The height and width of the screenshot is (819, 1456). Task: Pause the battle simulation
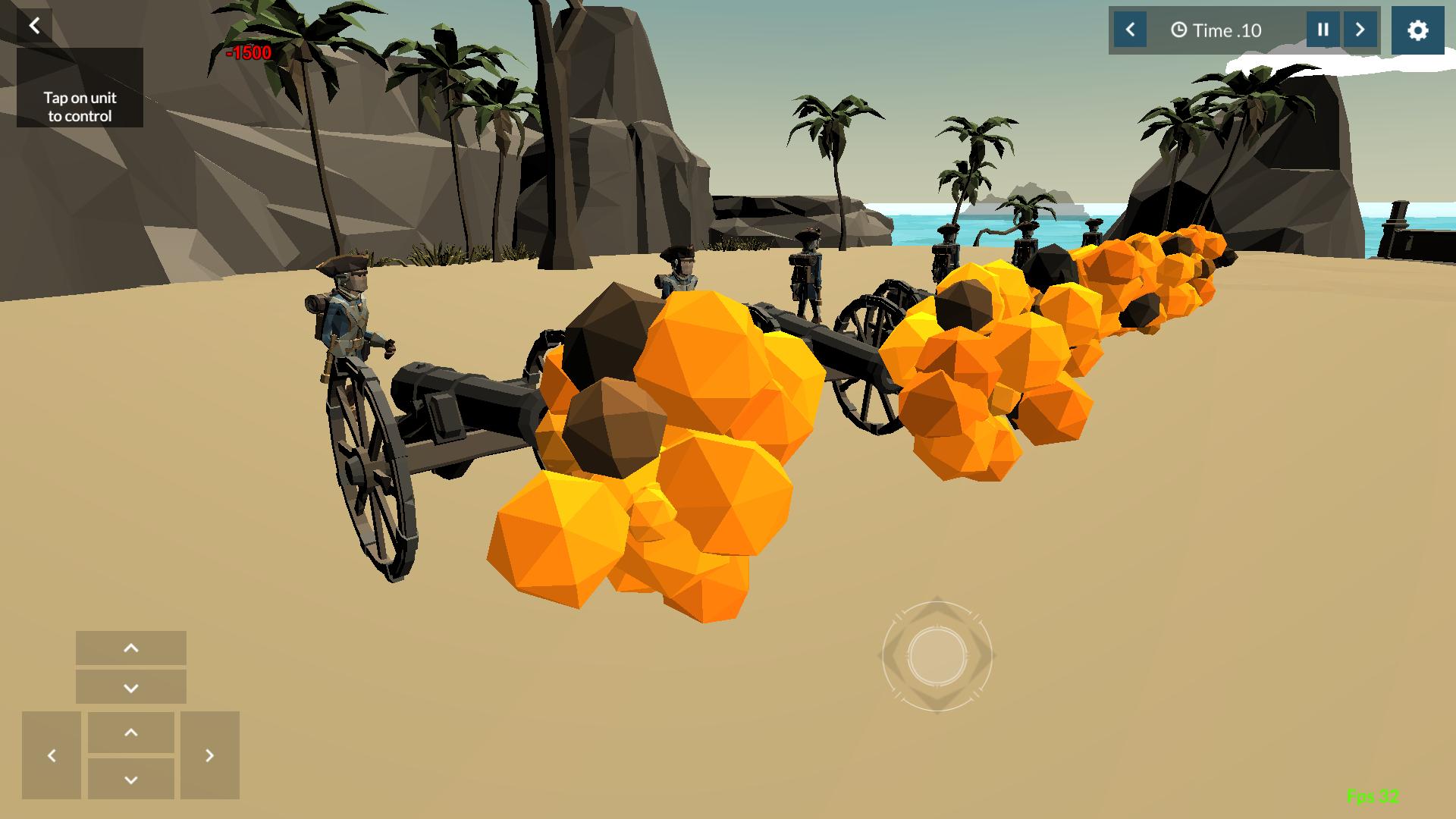[1323, 30]
